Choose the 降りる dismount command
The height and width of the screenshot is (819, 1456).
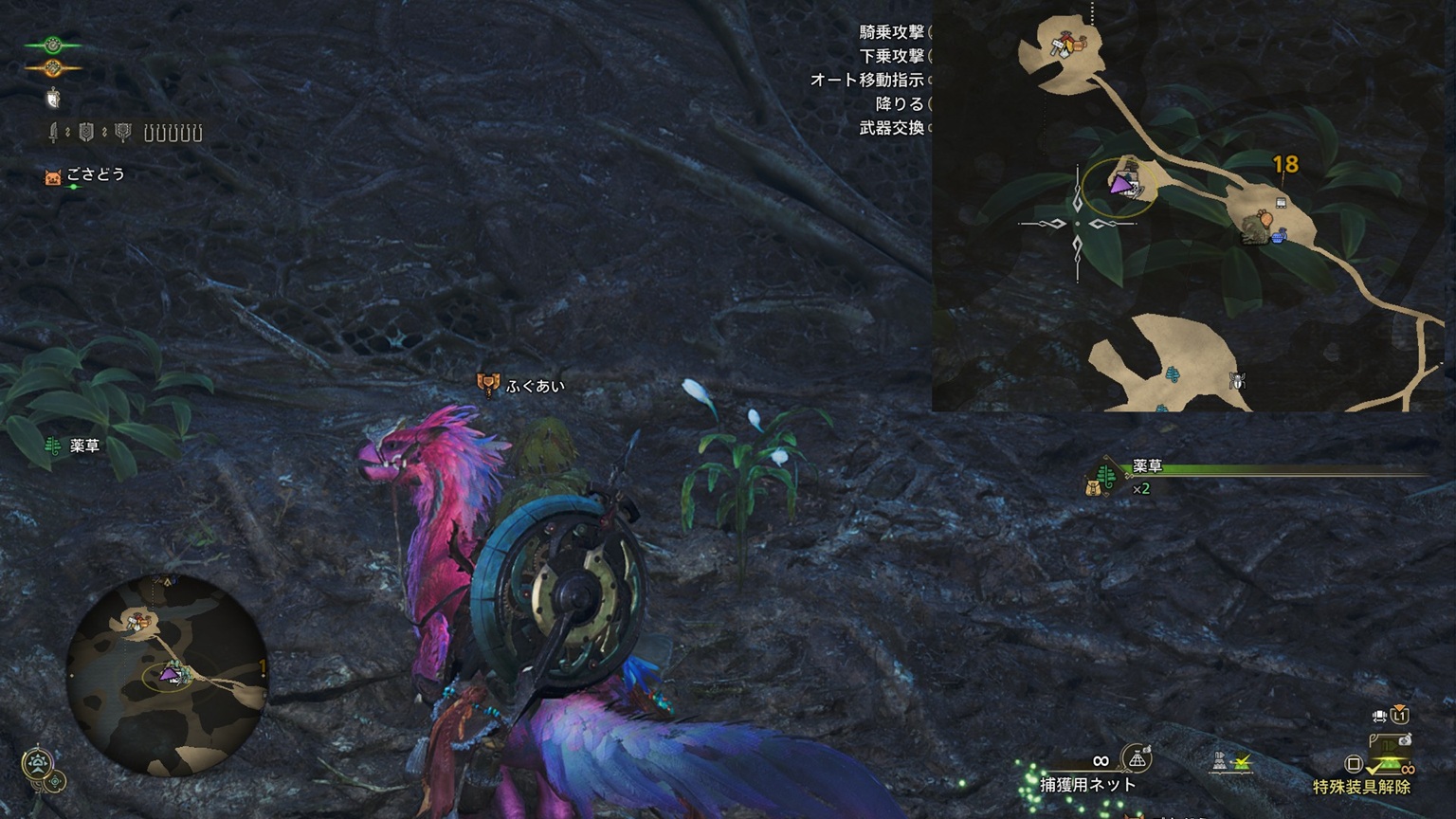click(x=899, y=103)
